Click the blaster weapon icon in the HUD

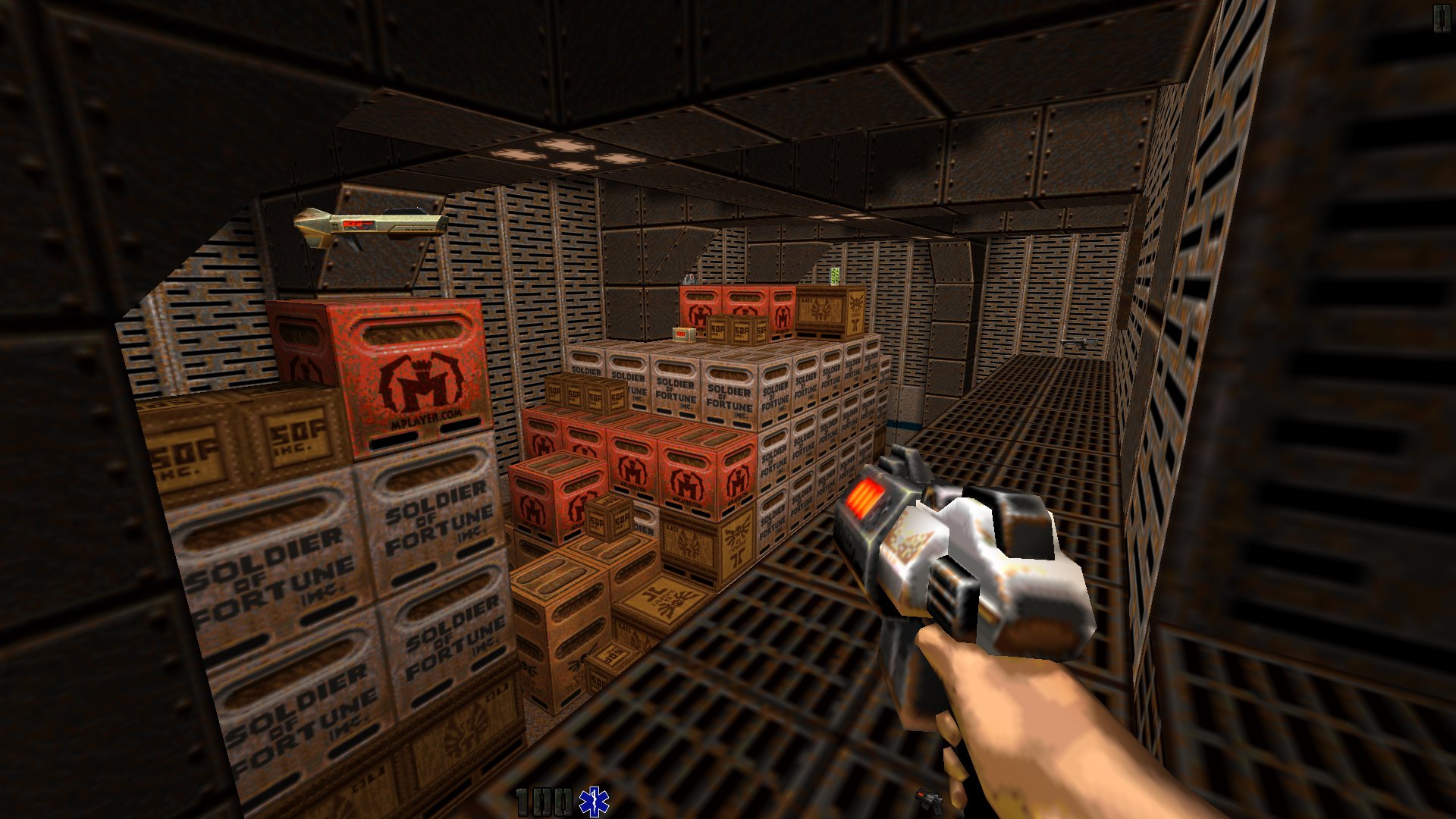coord(930,800)
